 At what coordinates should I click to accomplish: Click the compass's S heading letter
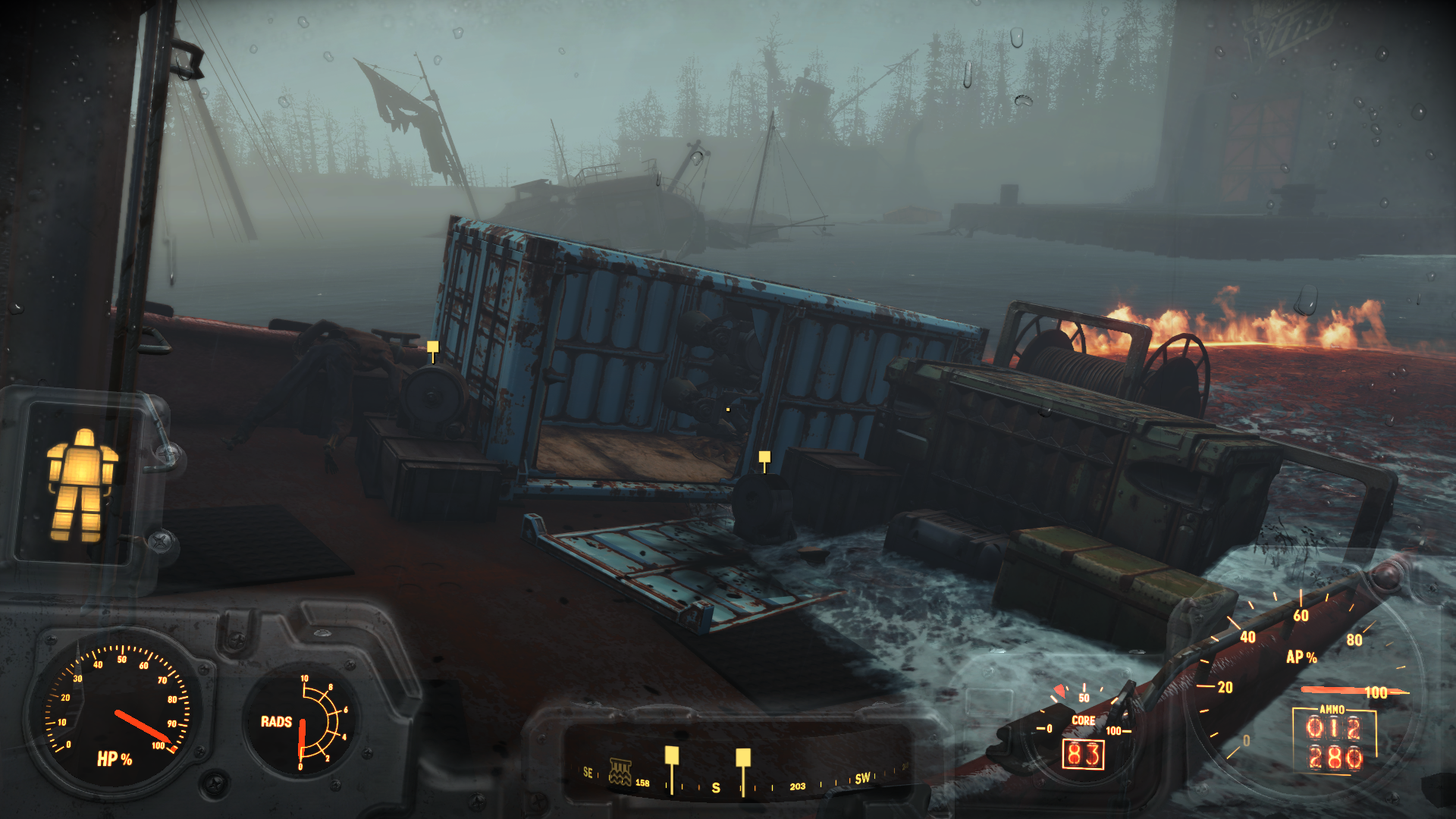[716, 788]
